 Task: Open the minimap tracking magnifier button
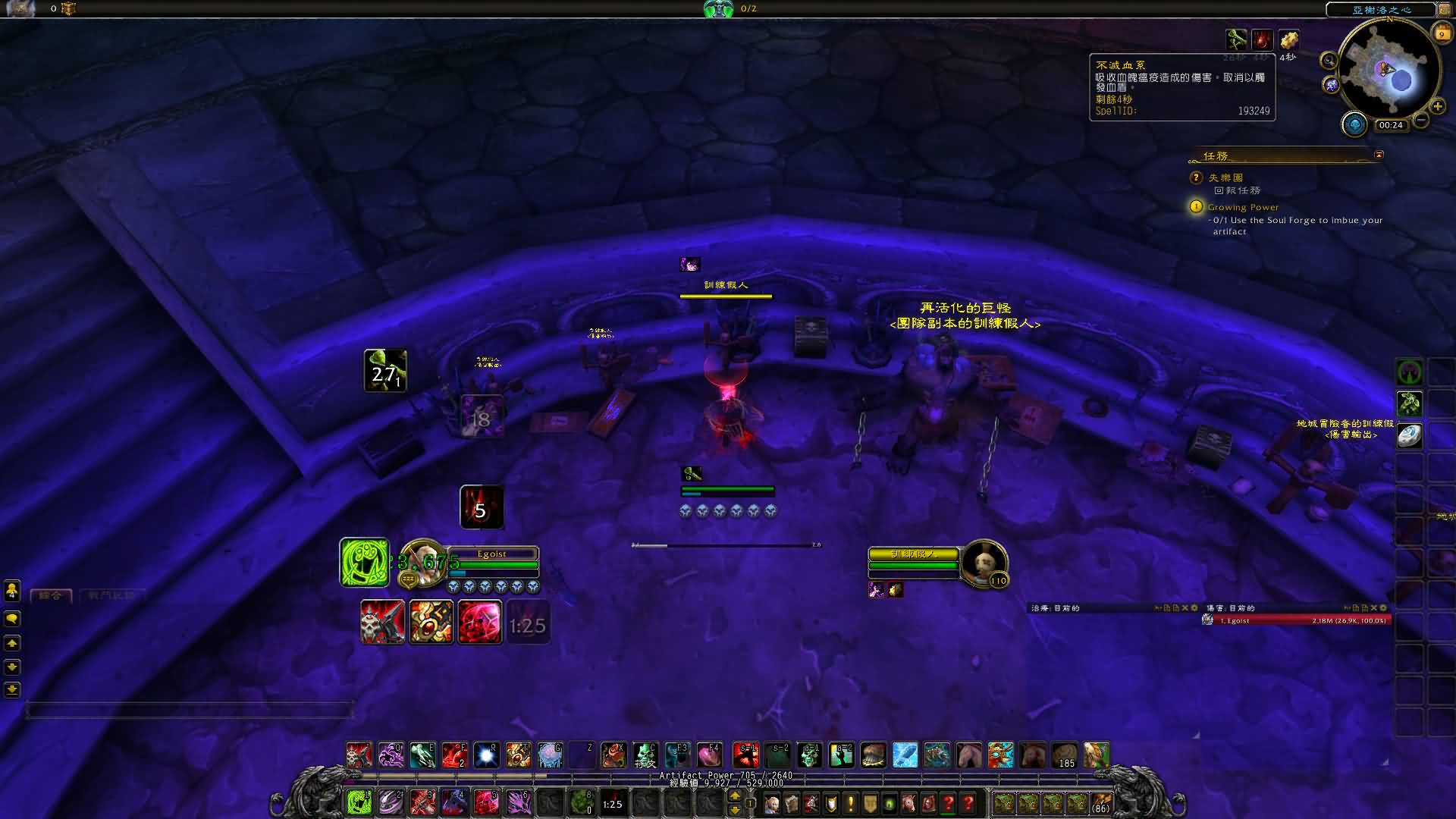(x=1329, y=61)
